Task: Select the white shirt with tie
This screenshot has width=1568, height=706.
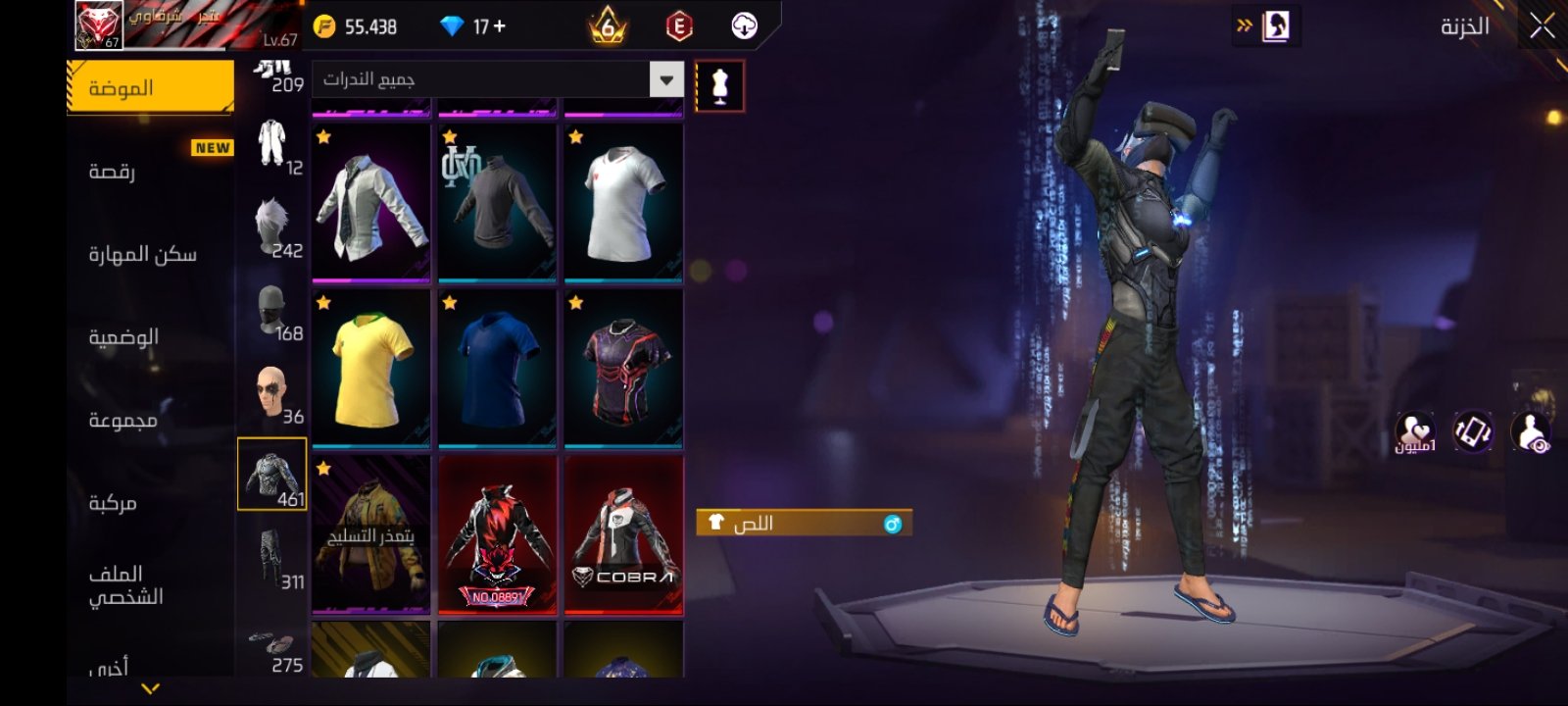Action: coord(370,204)
